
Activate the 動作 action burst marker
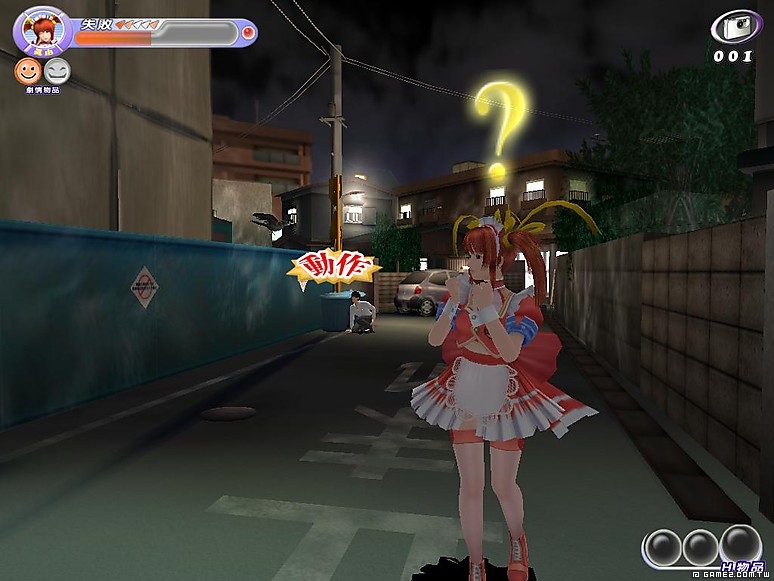(x=333, y=268)
